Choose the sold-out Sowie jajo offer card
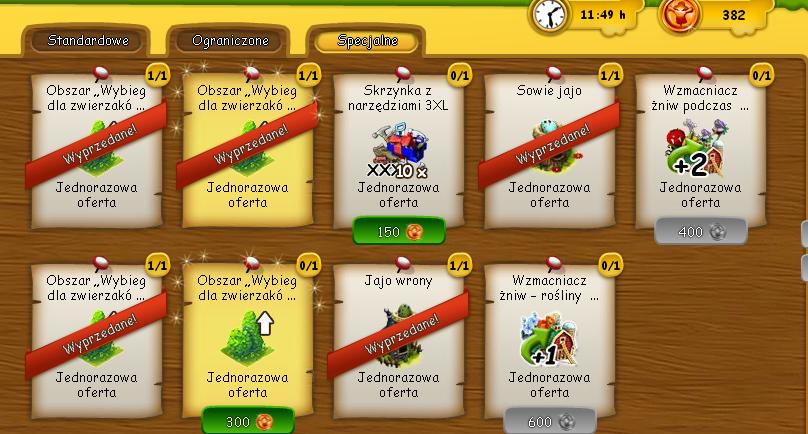The height and width of the screenshot is (434, 808). 549,145
